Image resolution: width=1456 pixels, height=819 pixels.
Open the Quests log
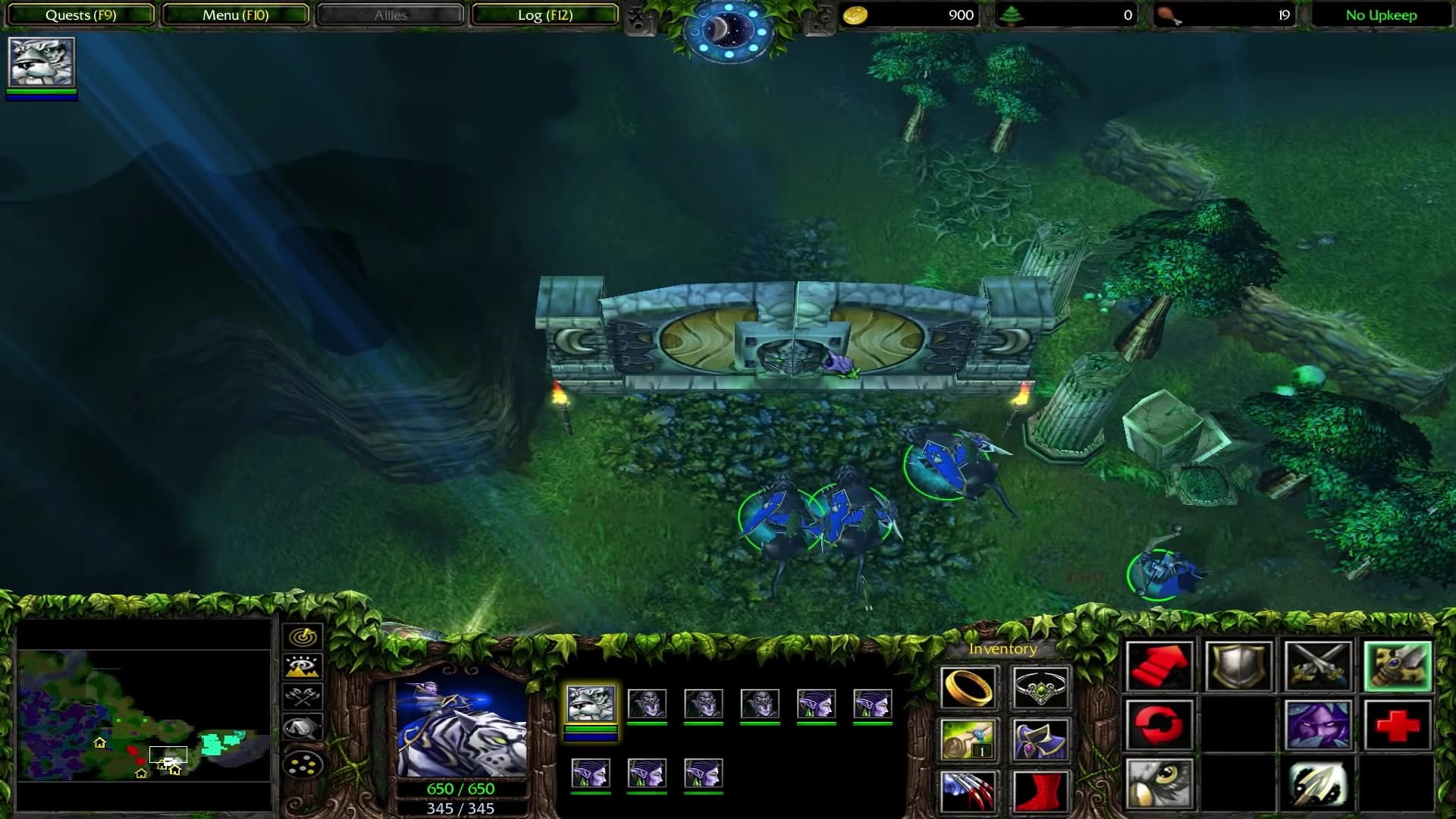(x=80, y=14)
